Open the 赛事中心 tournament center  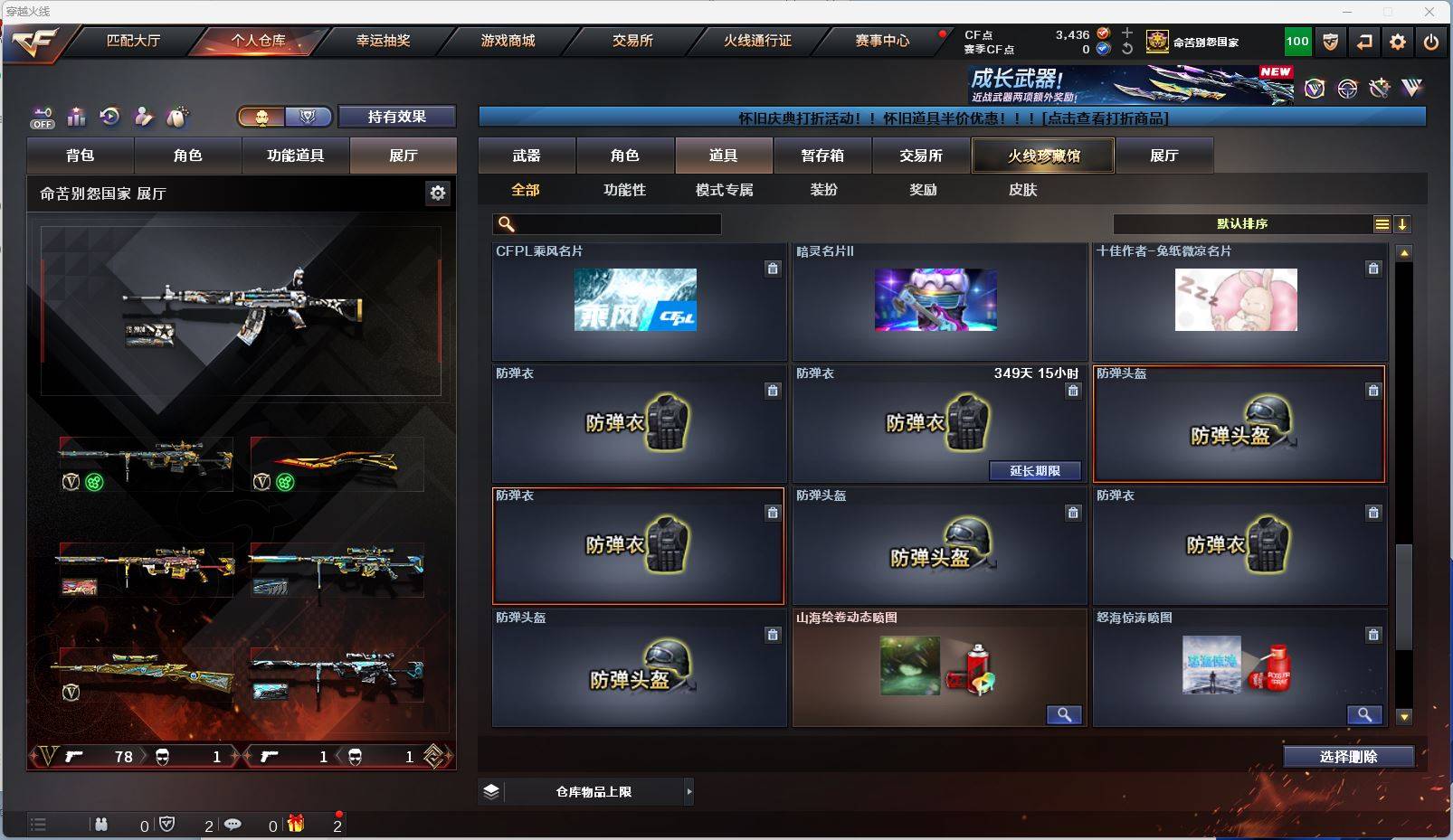tap(882, 41)
